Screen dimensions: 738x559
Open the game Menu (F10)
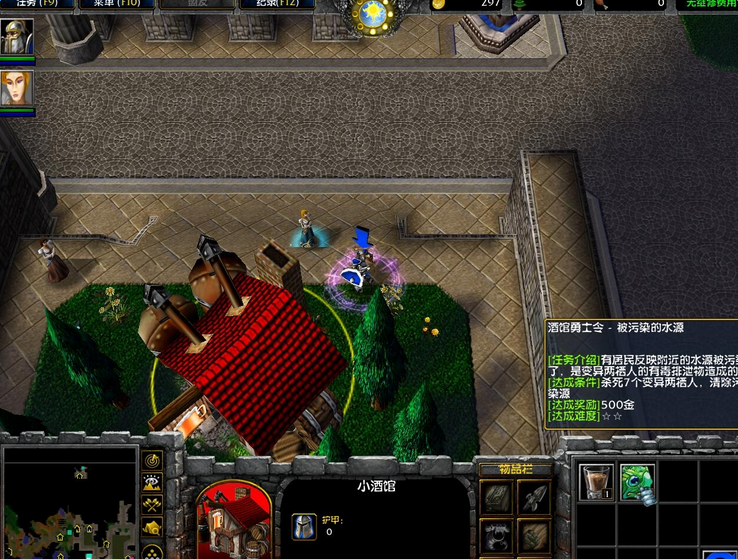click(119, 4)
